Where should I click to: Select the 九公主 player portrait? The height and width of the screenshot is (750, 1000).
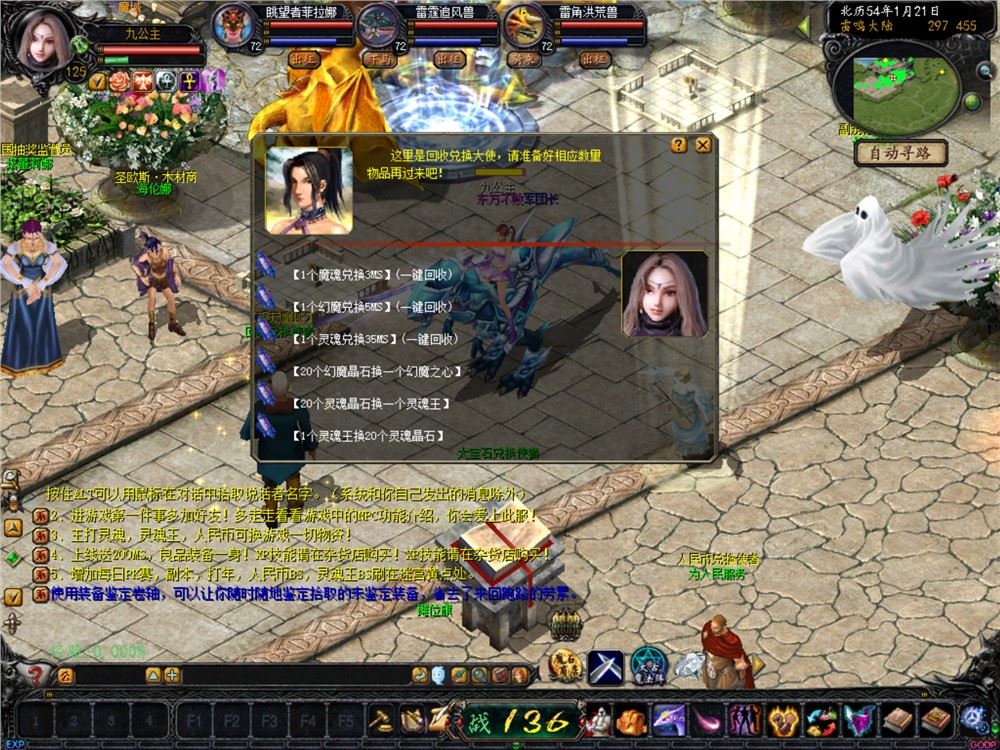click(43, 40)
